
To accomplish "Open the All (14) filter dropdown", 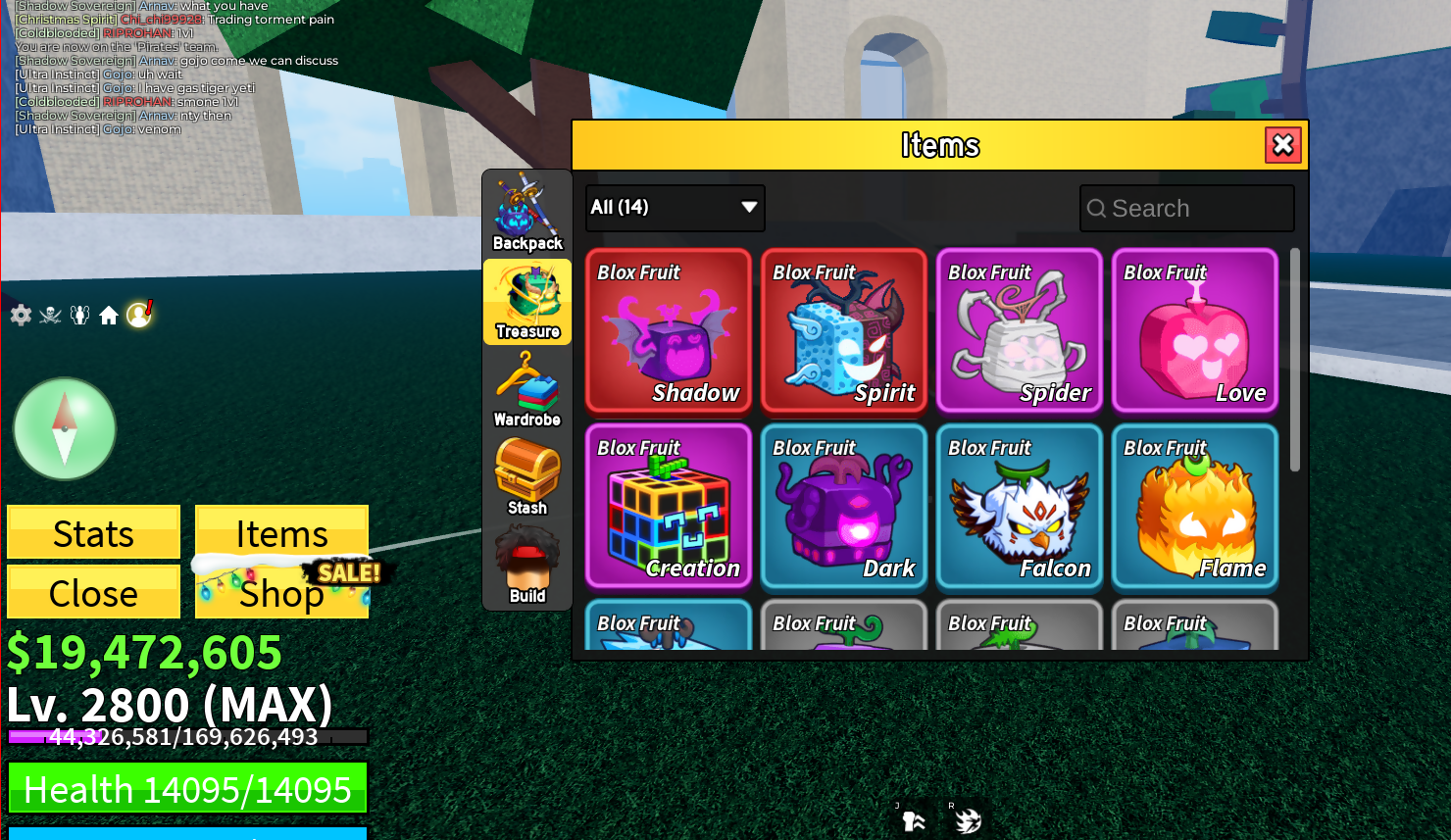I will point(675,207).
